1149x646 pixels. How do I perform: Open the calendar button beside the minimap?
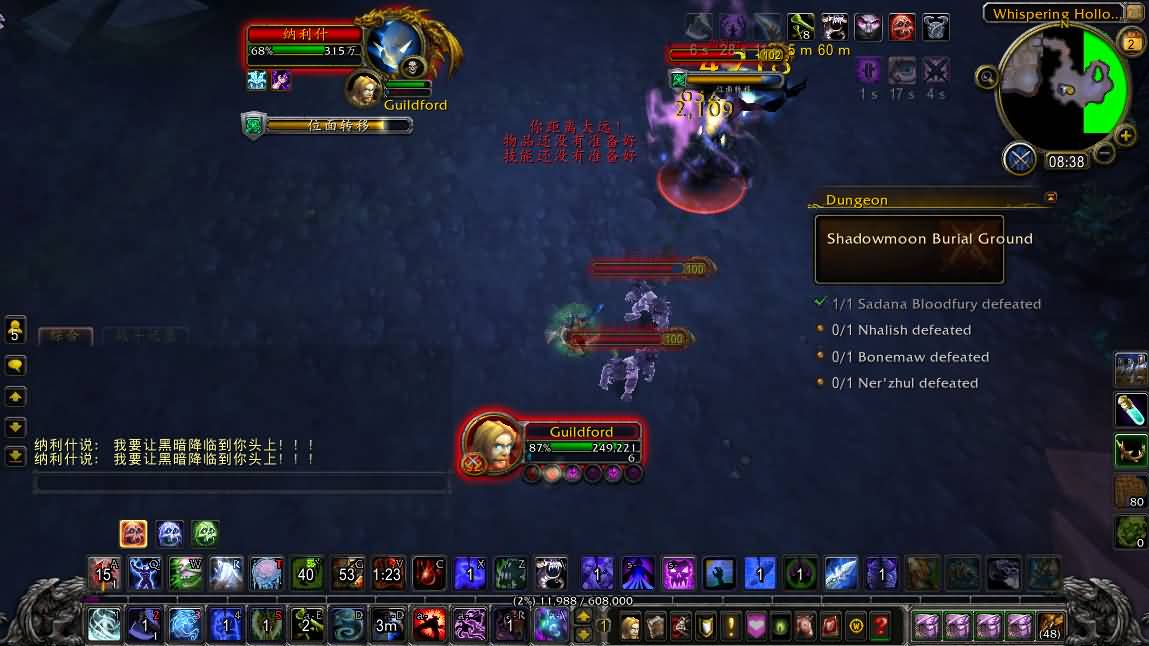click(1132, 42)
